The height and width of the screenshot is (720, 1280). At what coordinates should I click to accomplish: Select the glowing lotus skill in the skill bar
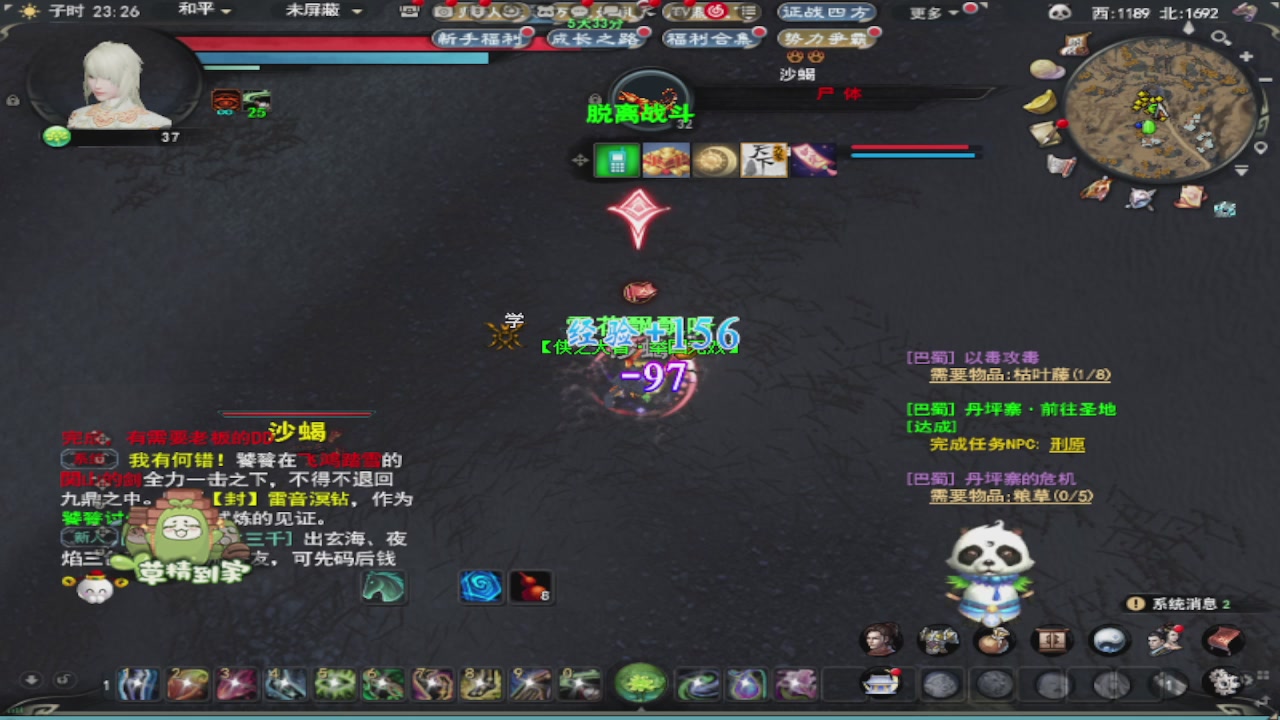(640, 684)
